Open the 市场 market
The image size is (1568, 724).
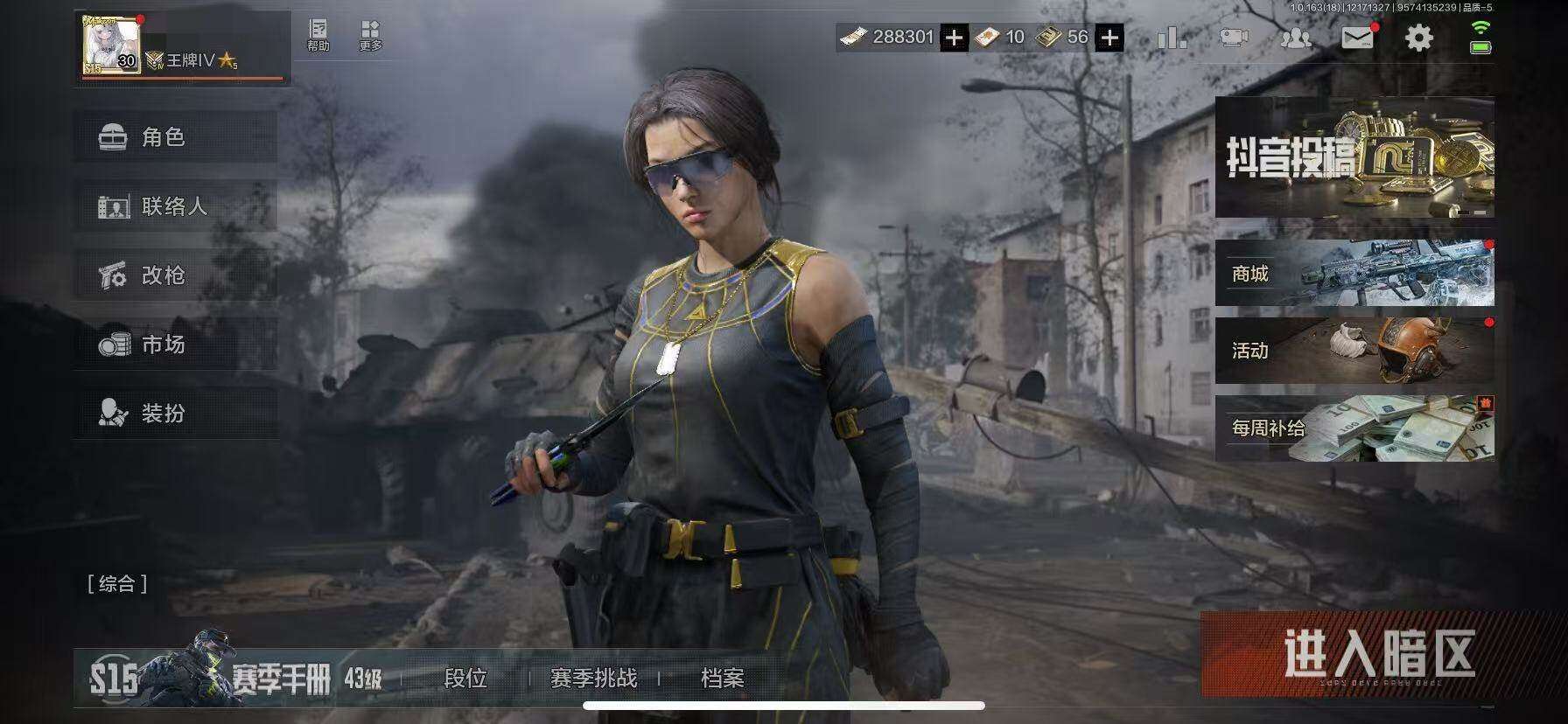pos(175,345)
